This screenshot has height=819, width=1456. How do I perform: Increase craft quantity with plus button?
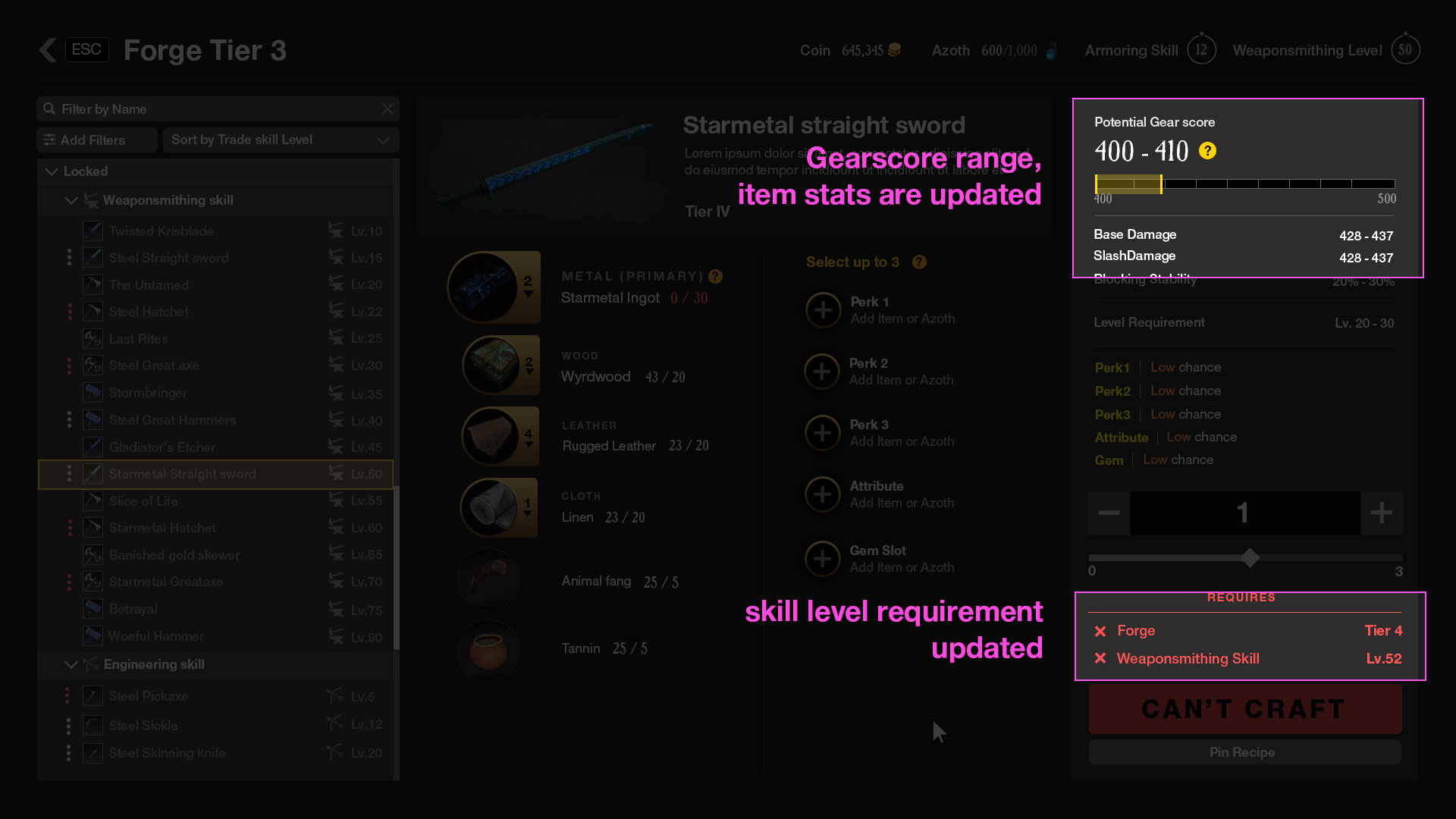[x=1381, y=513]
